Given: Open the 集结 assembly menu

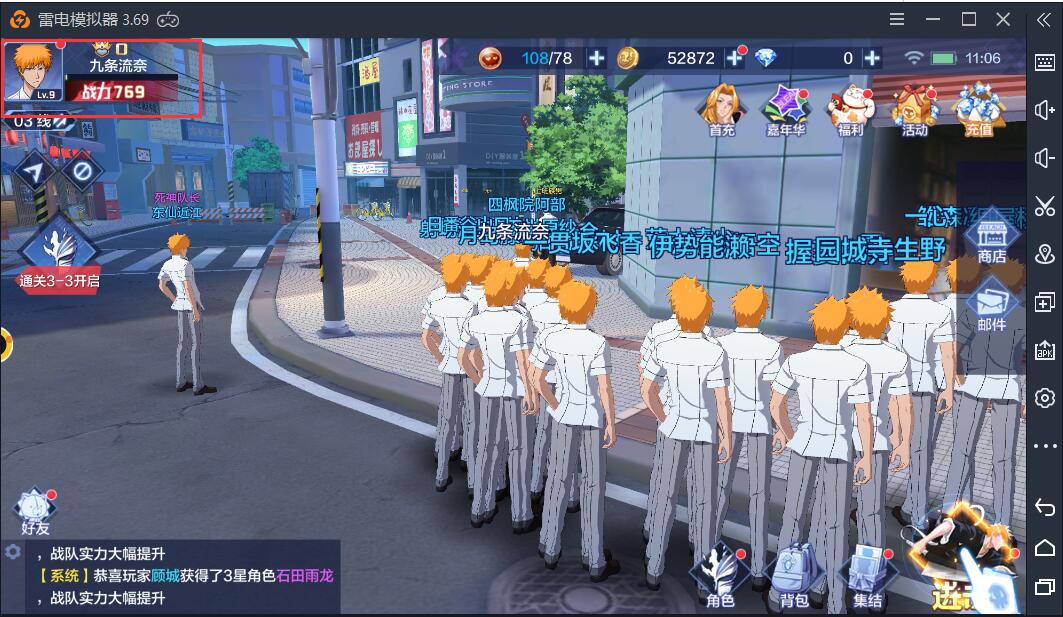Looking at the screenshot, I should (867, 578).
